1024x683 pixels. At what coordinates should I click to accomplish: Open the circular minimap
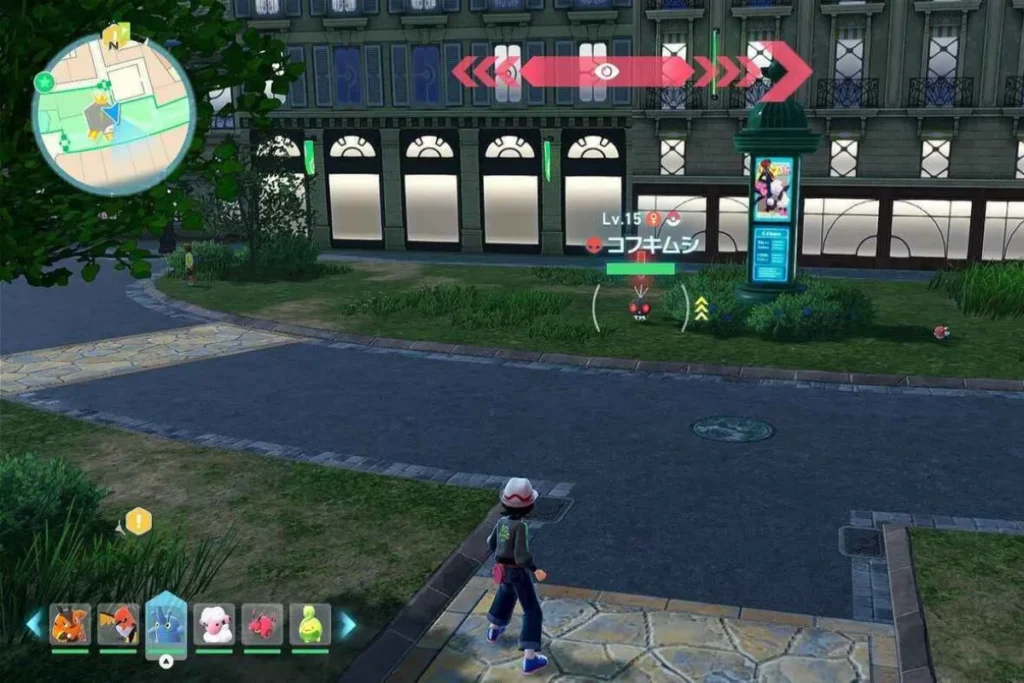(113, 113)
